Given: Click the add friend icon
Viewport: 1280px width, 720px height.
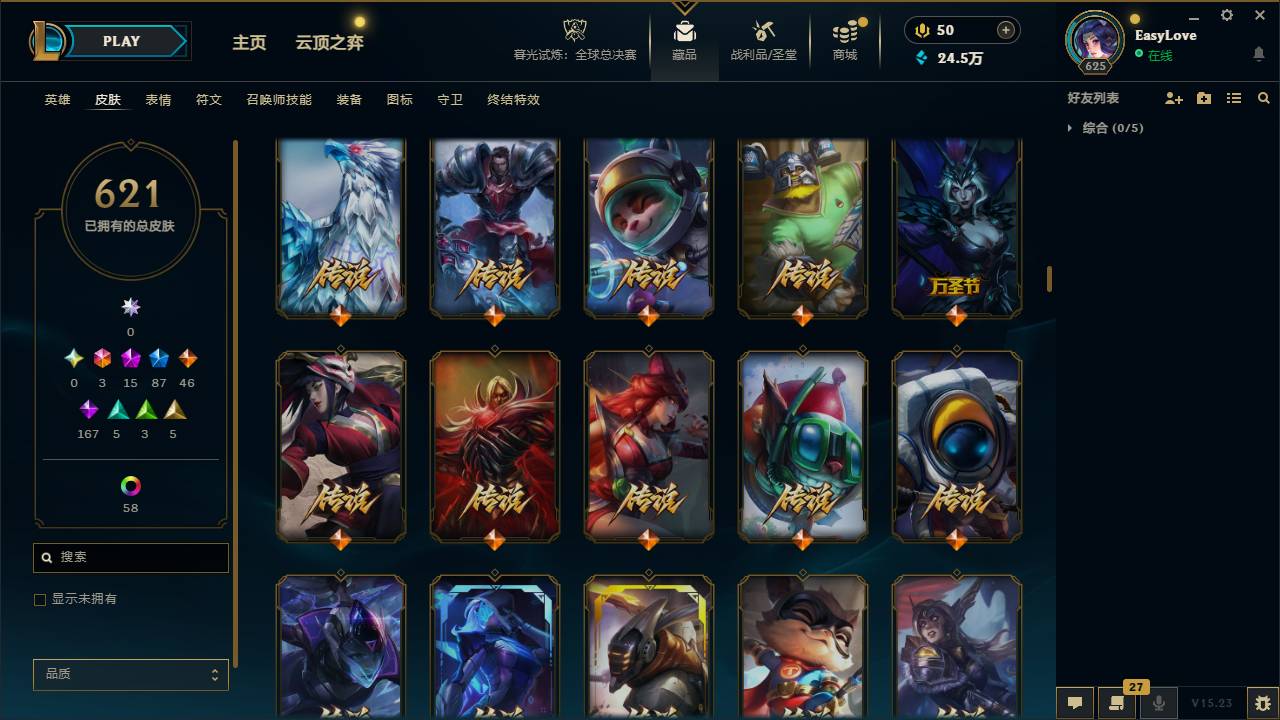Looking at the screenshot, I should coord(1172,97).
